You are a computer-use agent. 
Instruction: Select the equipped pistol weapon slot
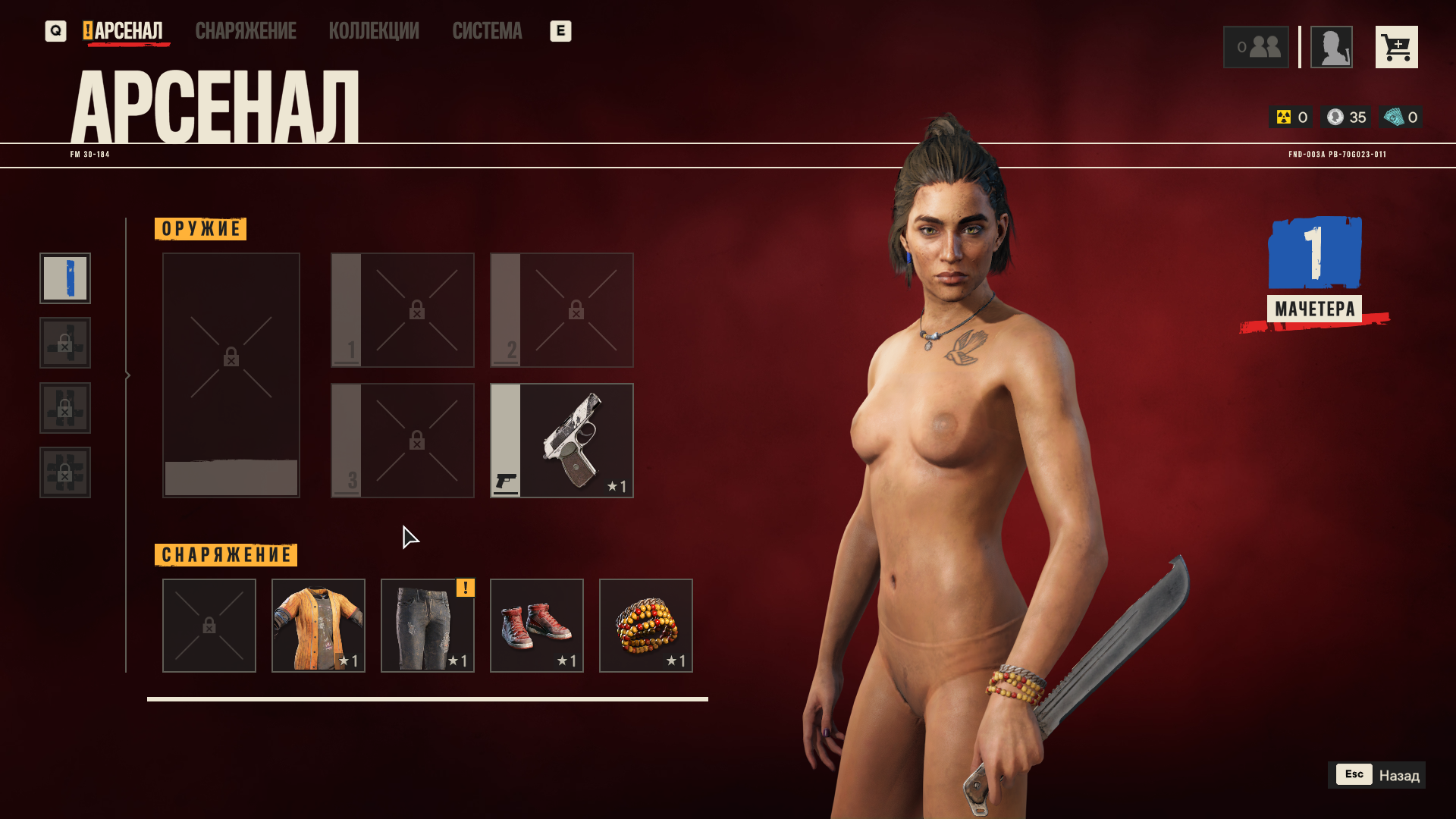pyautogui.click(x=562, y=441)
